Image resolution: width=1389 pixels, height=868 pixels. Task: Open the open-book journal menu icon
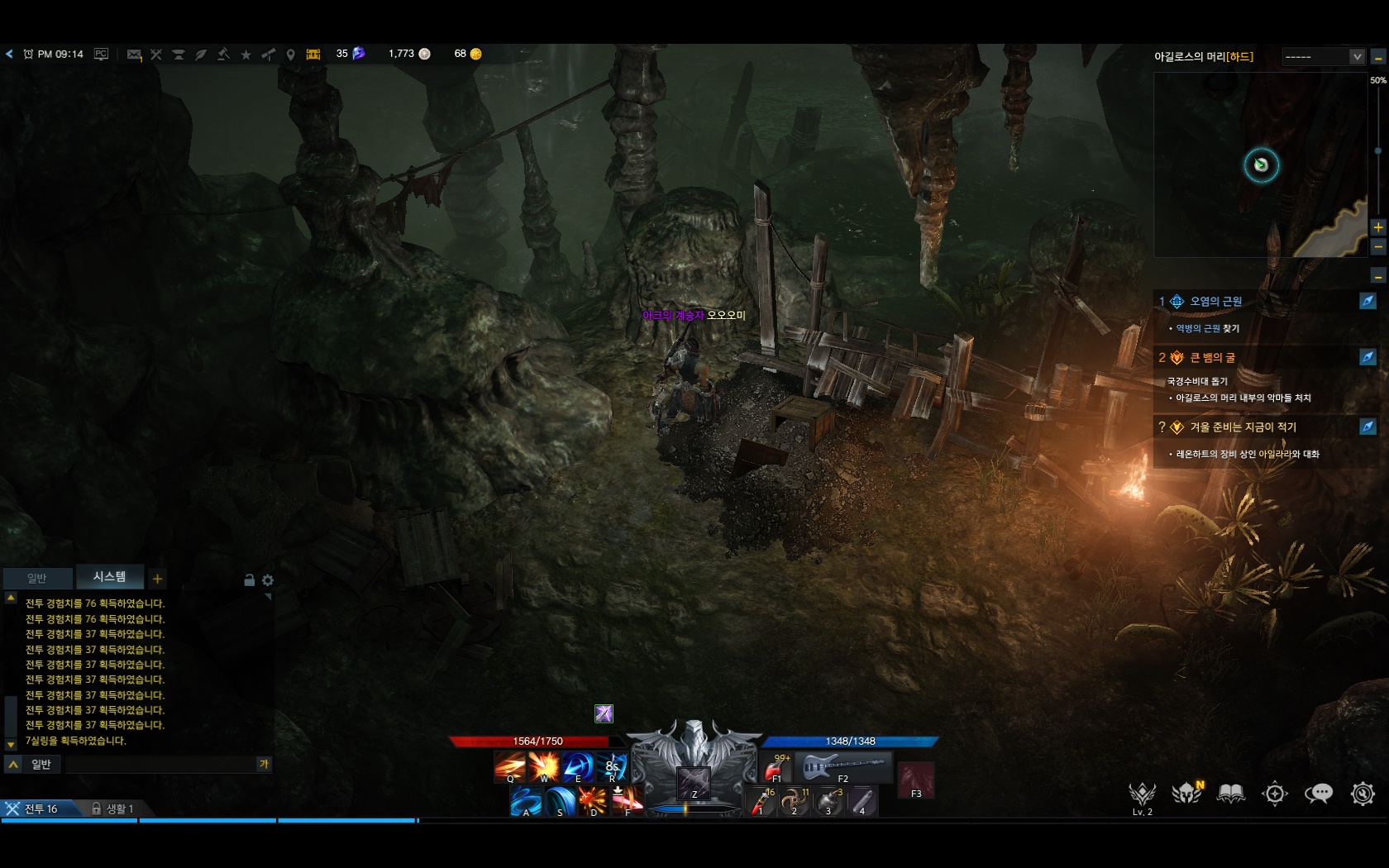(1231, 794)
